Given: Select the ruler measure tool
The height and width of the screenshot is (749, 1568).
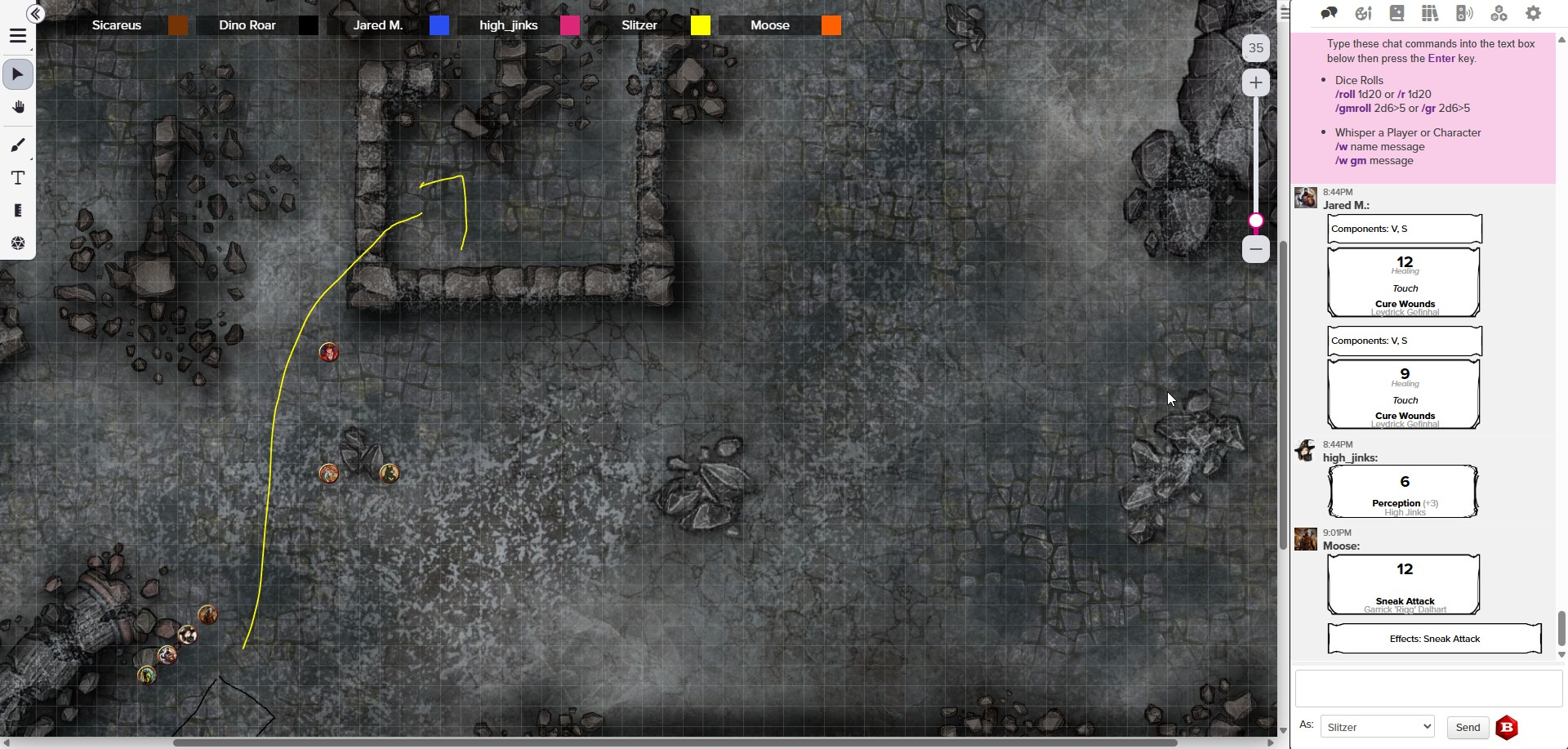Looking at the screenshot, I should [x=18, y=211].
